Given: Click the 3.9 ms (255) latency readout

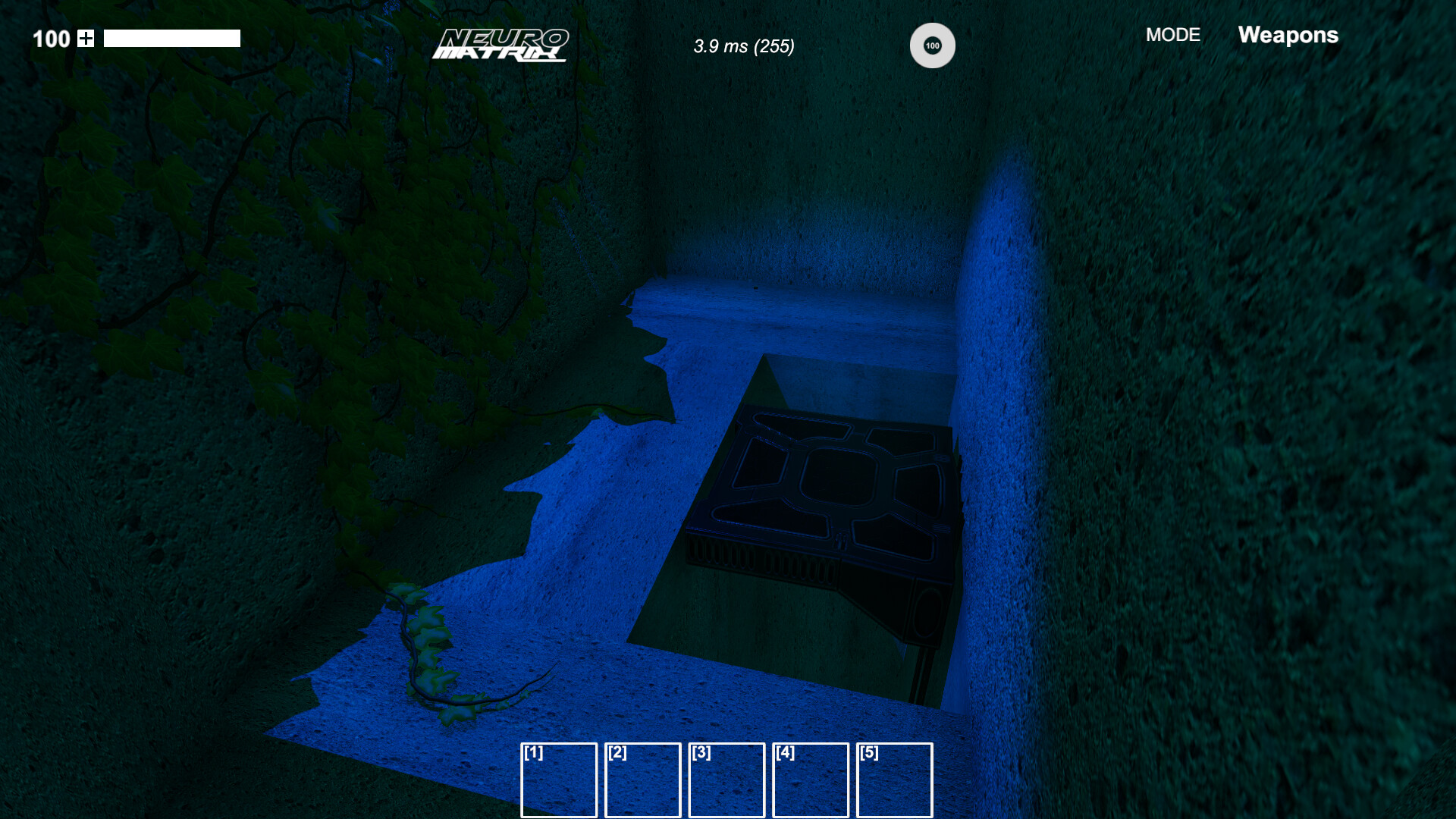Looking at the screenshot, I should click(744, 46).
